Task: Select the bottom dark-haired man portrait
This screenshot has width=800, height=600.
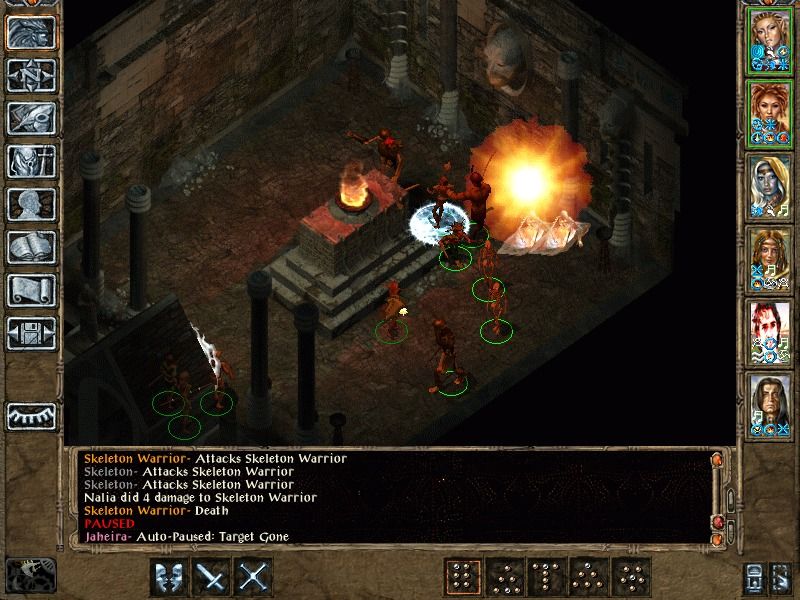Action: [770, 405]
